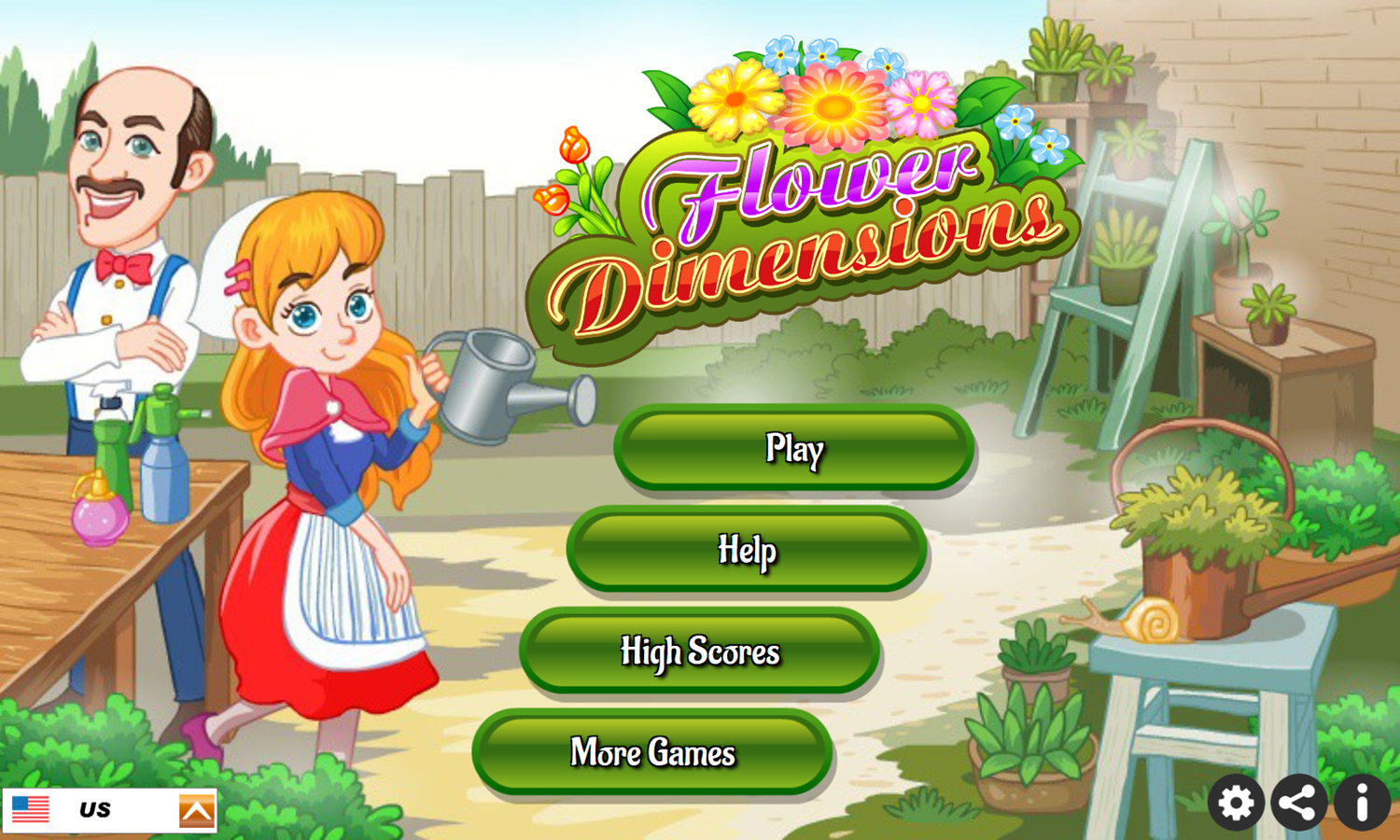This screenshot has height=840, width=1400.
Task: Choose High Scores from the menu list
Action: coord(701,653)
